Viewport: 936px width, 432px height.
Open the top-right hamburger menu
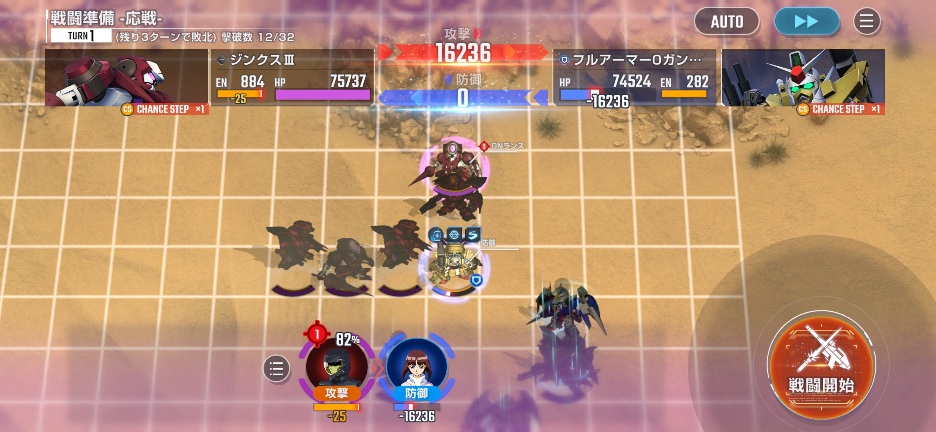[x=867, y=21]
